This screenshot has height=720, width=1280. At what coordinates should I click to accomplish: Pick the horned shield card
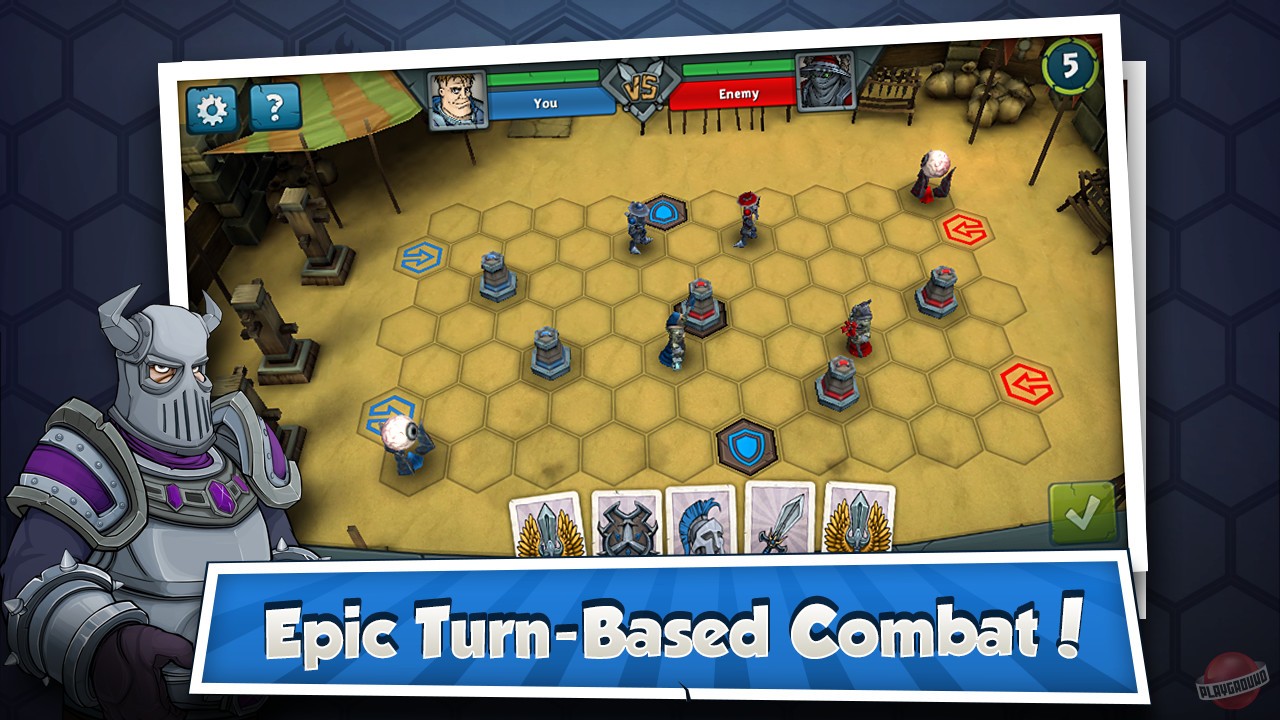coord(629,528)
